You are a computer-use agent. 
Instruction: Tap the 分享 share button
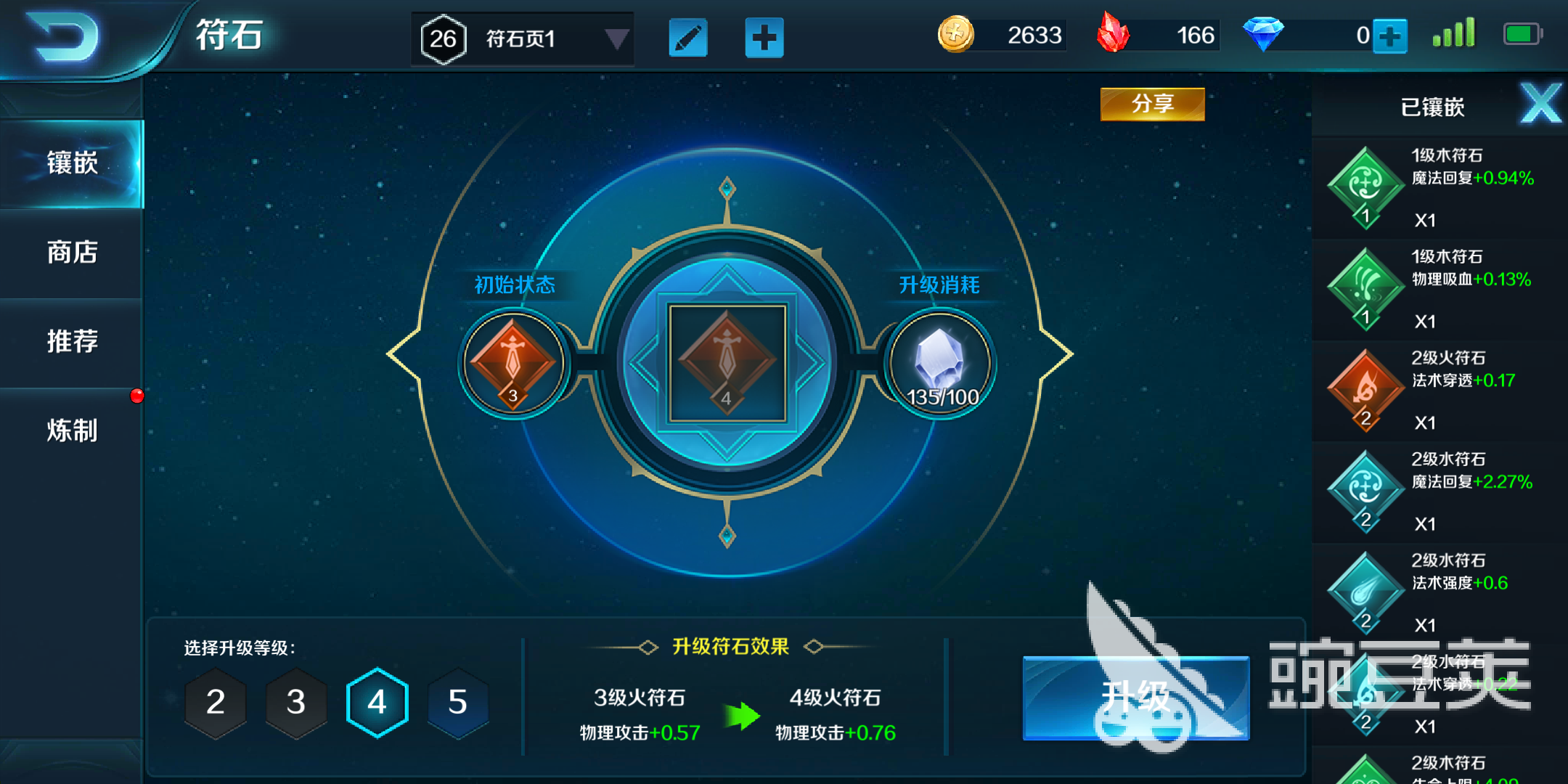pos(1151,104)
